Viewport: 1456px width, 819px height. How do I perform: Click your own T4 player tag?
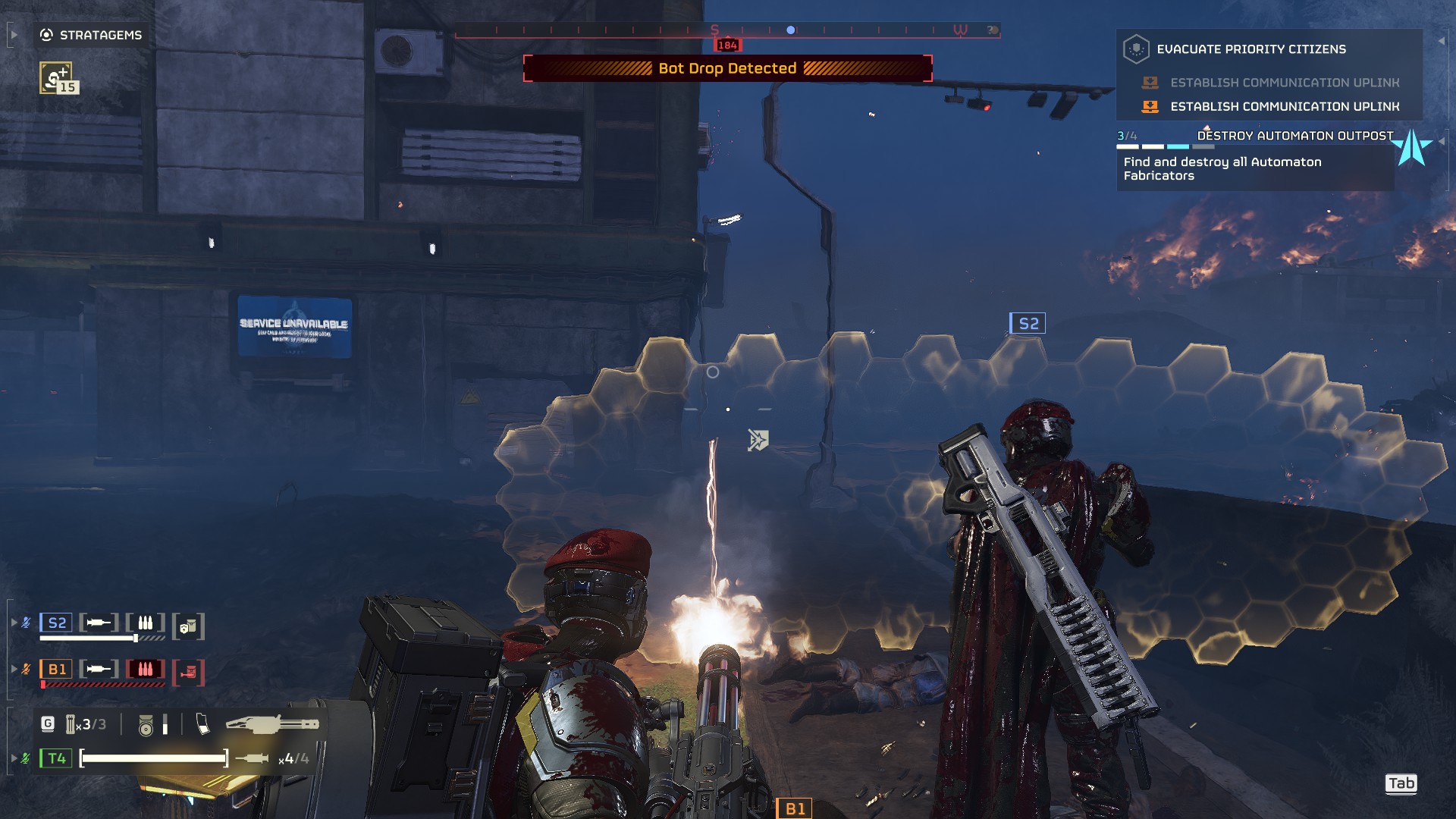click(57, 758)
